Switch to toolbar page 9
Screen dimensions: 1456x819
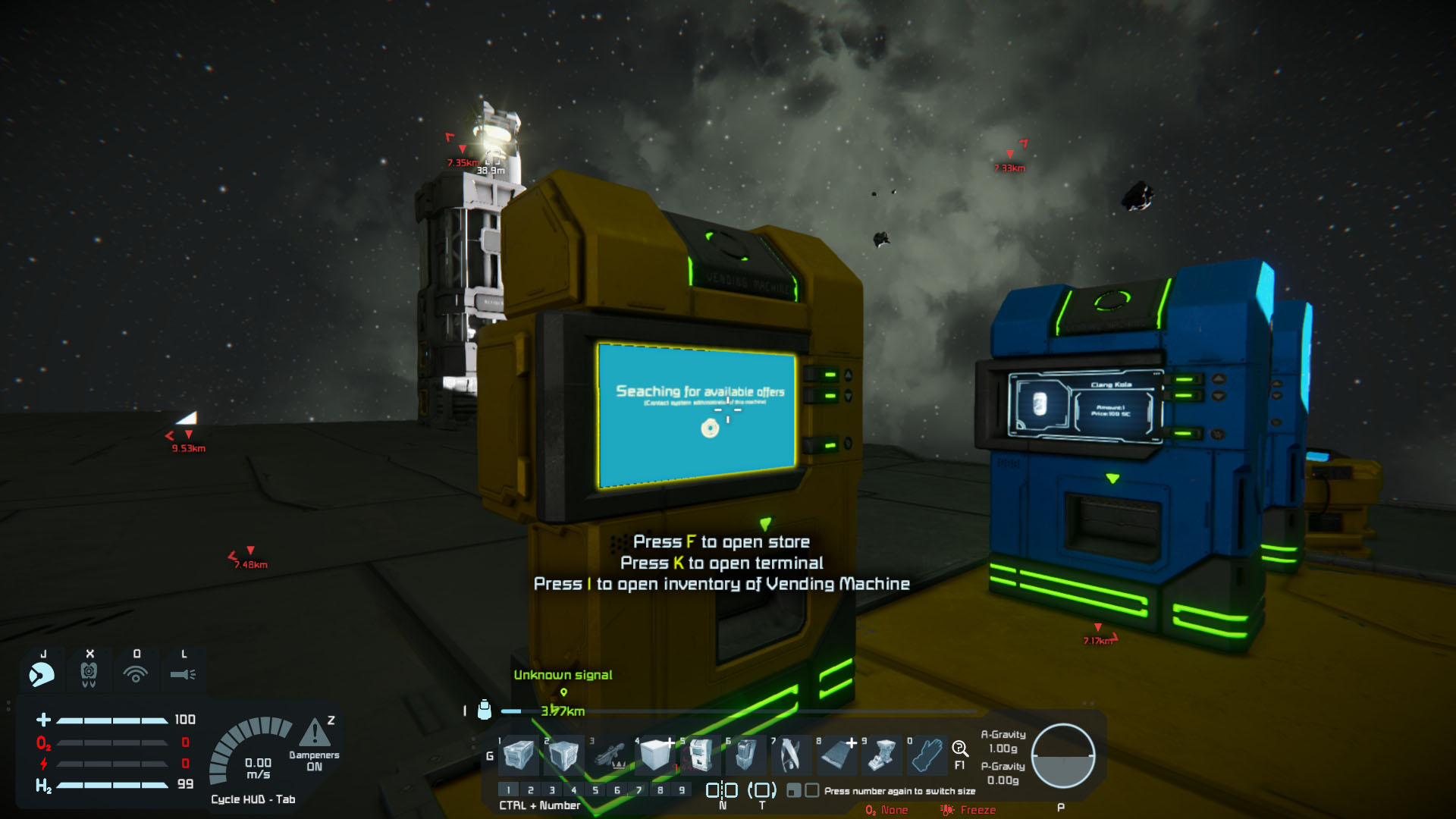pos(682,790)
